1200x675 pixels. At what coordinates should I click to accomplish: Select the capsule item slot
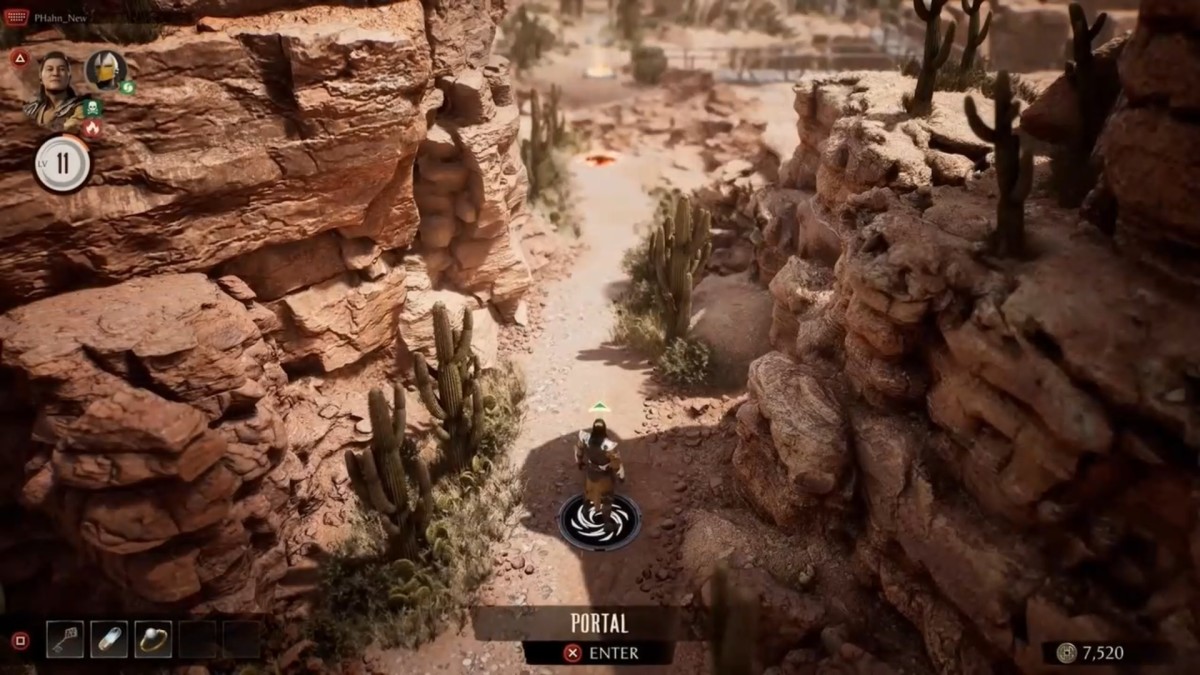tap(109, 639)
